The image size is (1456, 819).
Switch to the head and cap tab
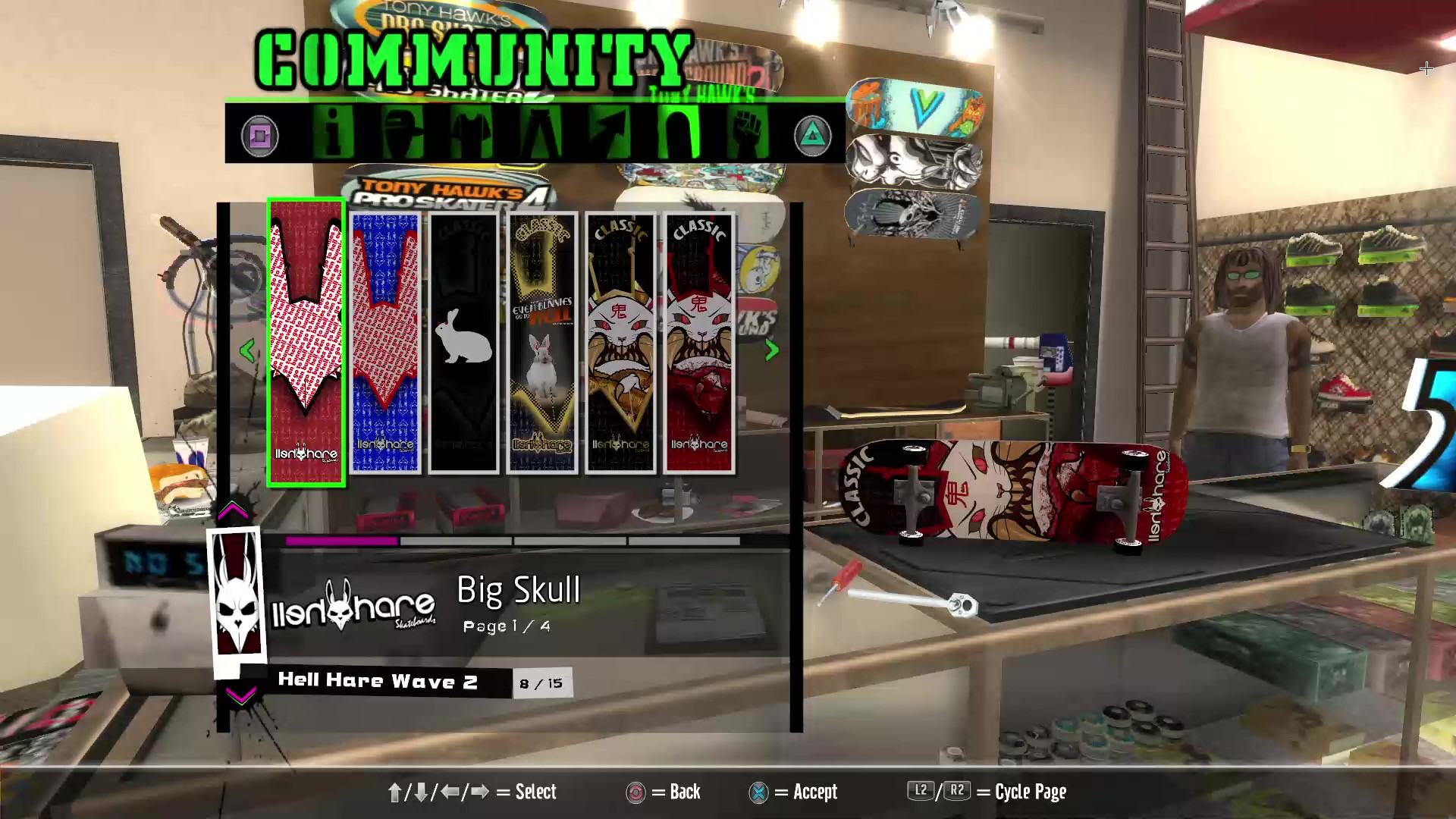403,133
